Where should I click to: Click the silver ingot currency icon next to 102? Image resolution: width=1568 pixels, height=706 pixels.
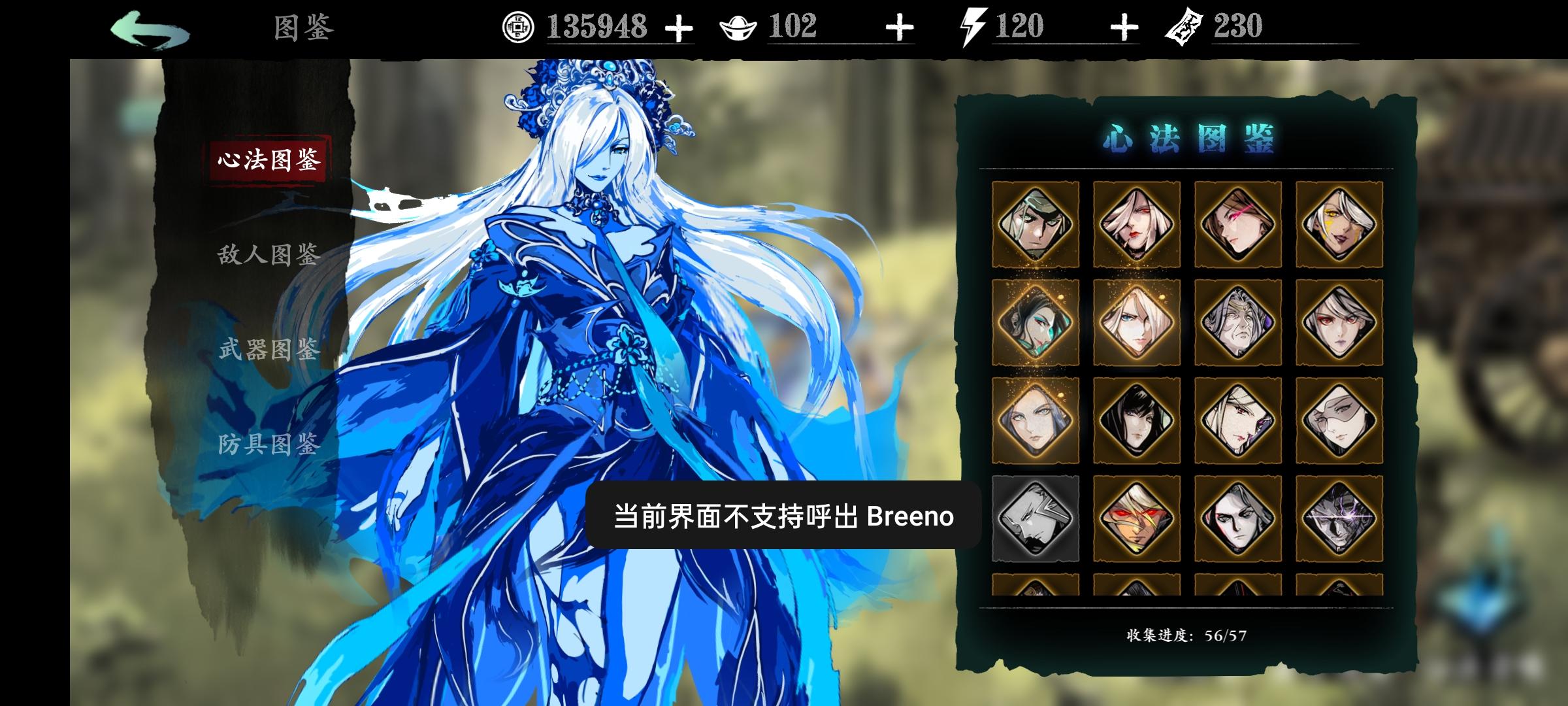738,27
